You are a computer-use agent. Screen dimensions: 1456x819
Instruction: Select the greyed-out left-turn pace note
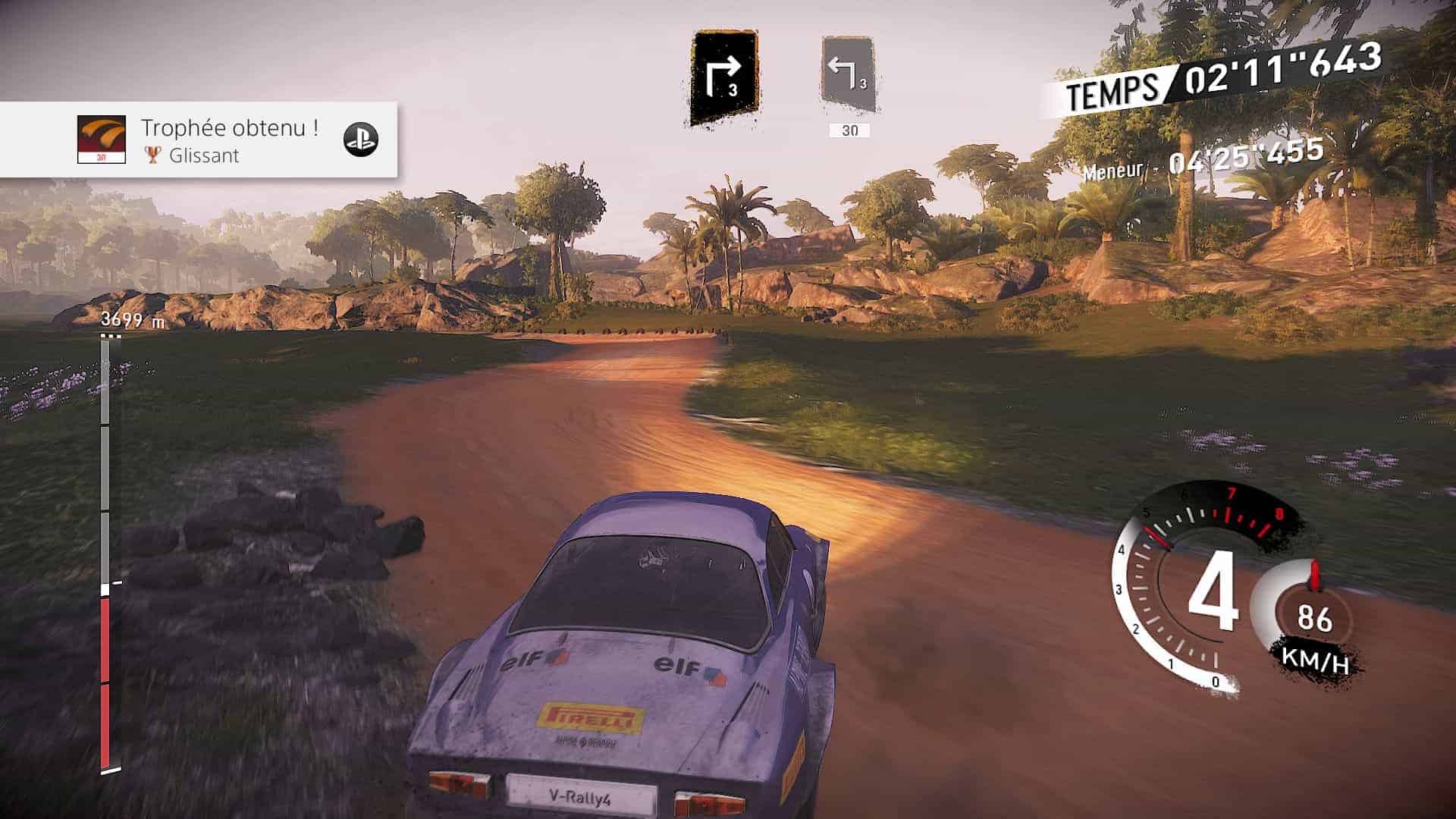tap(849, 76)
